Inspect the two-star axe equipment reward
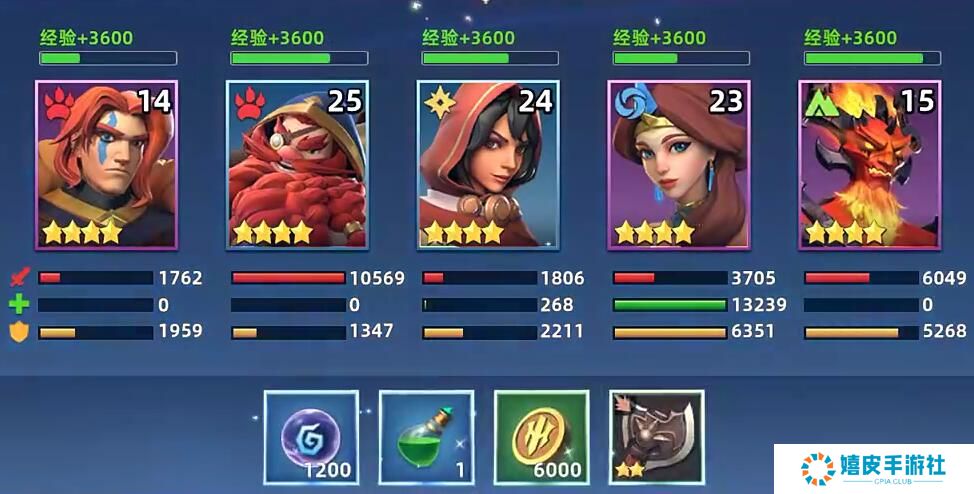 656,437
